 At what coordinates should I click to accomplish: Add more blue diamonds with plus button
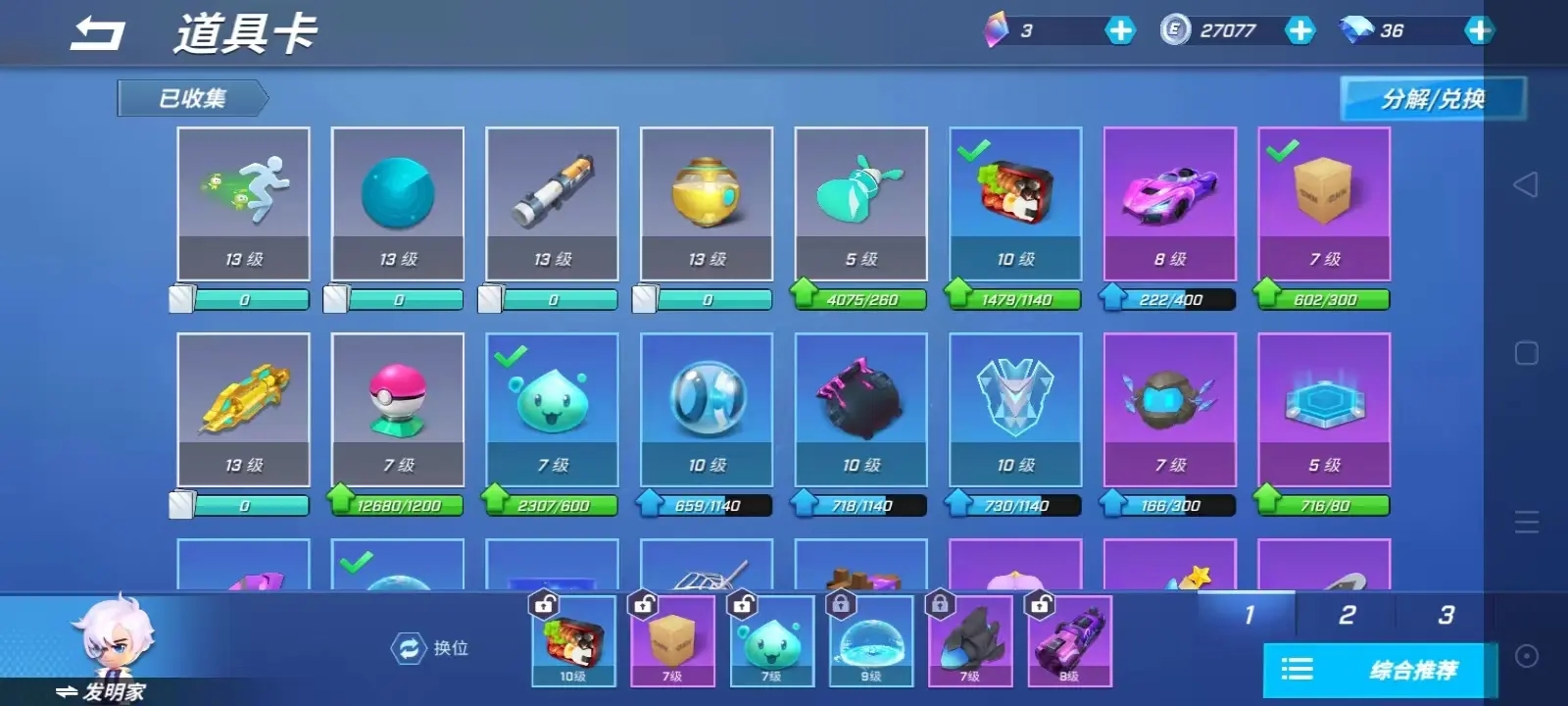[1478, 31]
